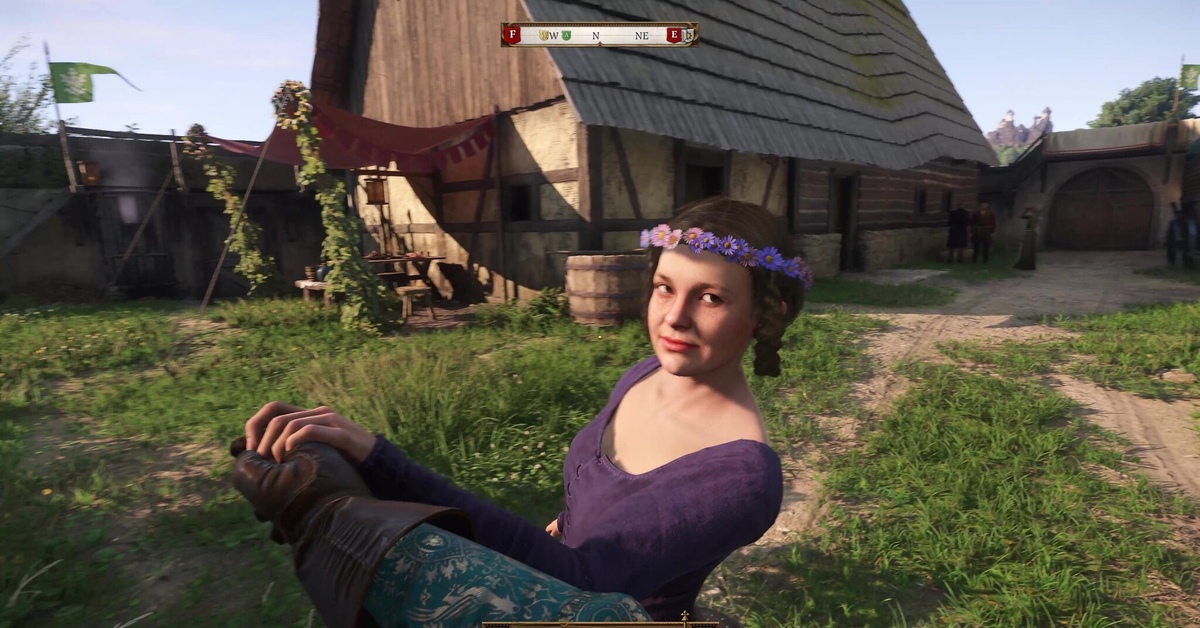This screenshot has height=628, width=1200.
Task: Click the compass bar heading strip
Action: 600,35
